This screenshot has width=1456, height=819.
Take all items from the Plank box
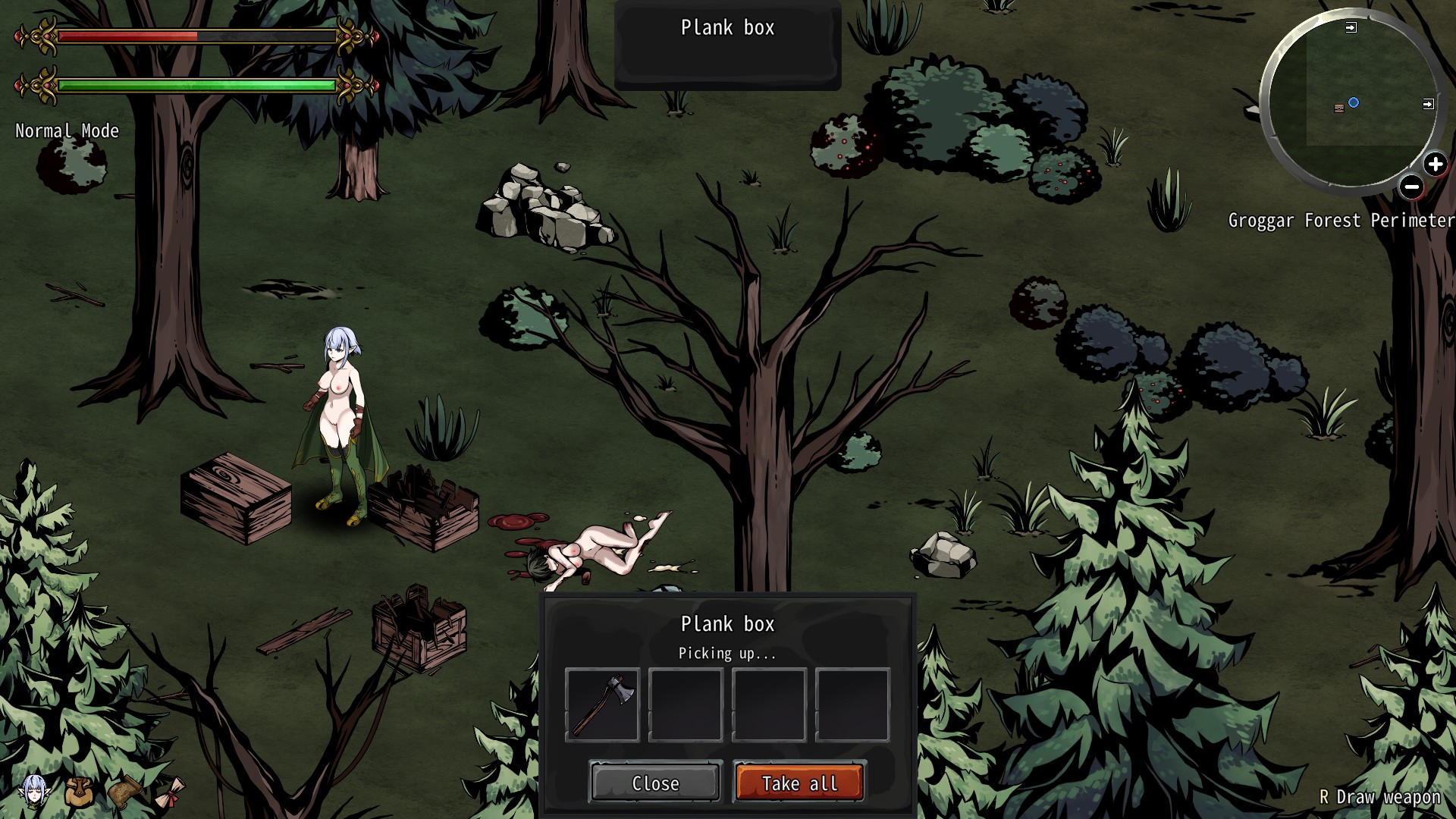click(799, 783)
